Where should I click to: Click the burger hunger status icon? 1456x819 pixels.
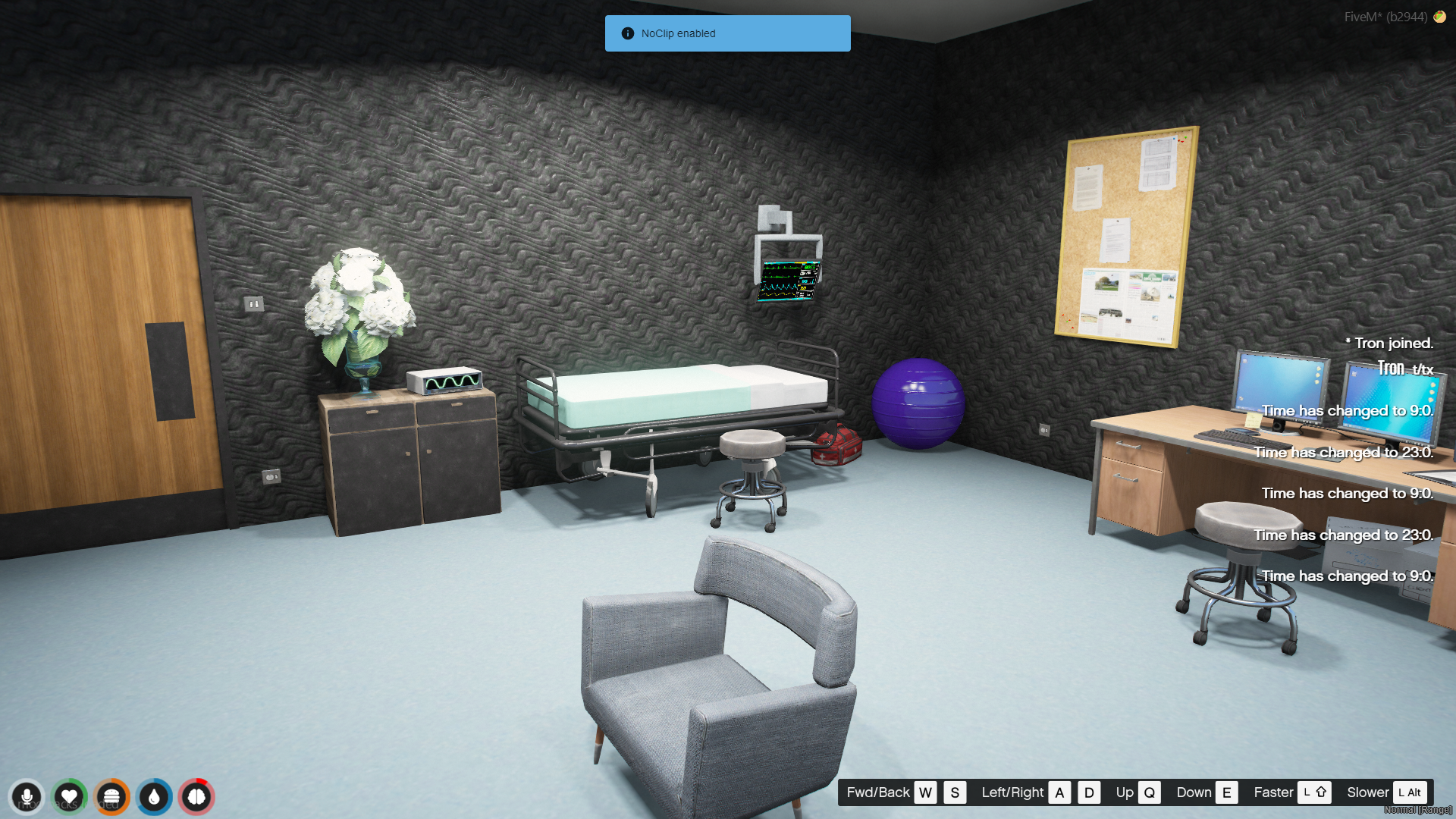click(111, 797)
